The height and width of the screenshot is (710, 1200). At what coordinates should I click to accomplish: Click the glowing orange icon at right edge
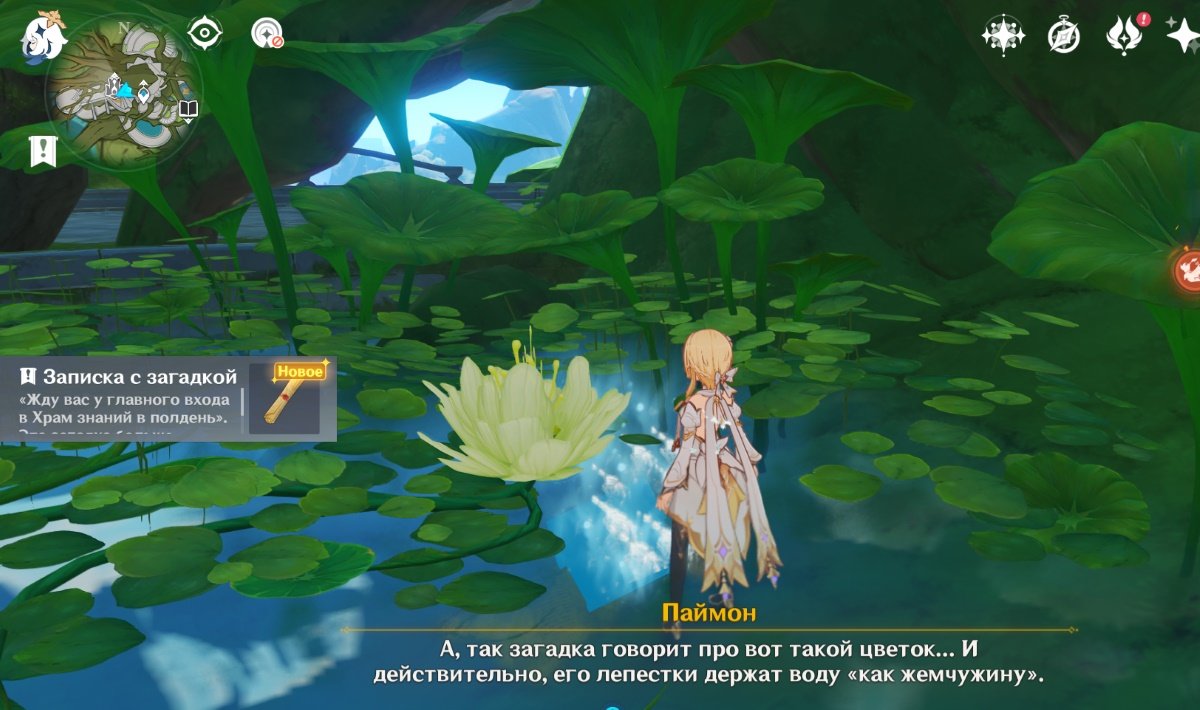1188,270
